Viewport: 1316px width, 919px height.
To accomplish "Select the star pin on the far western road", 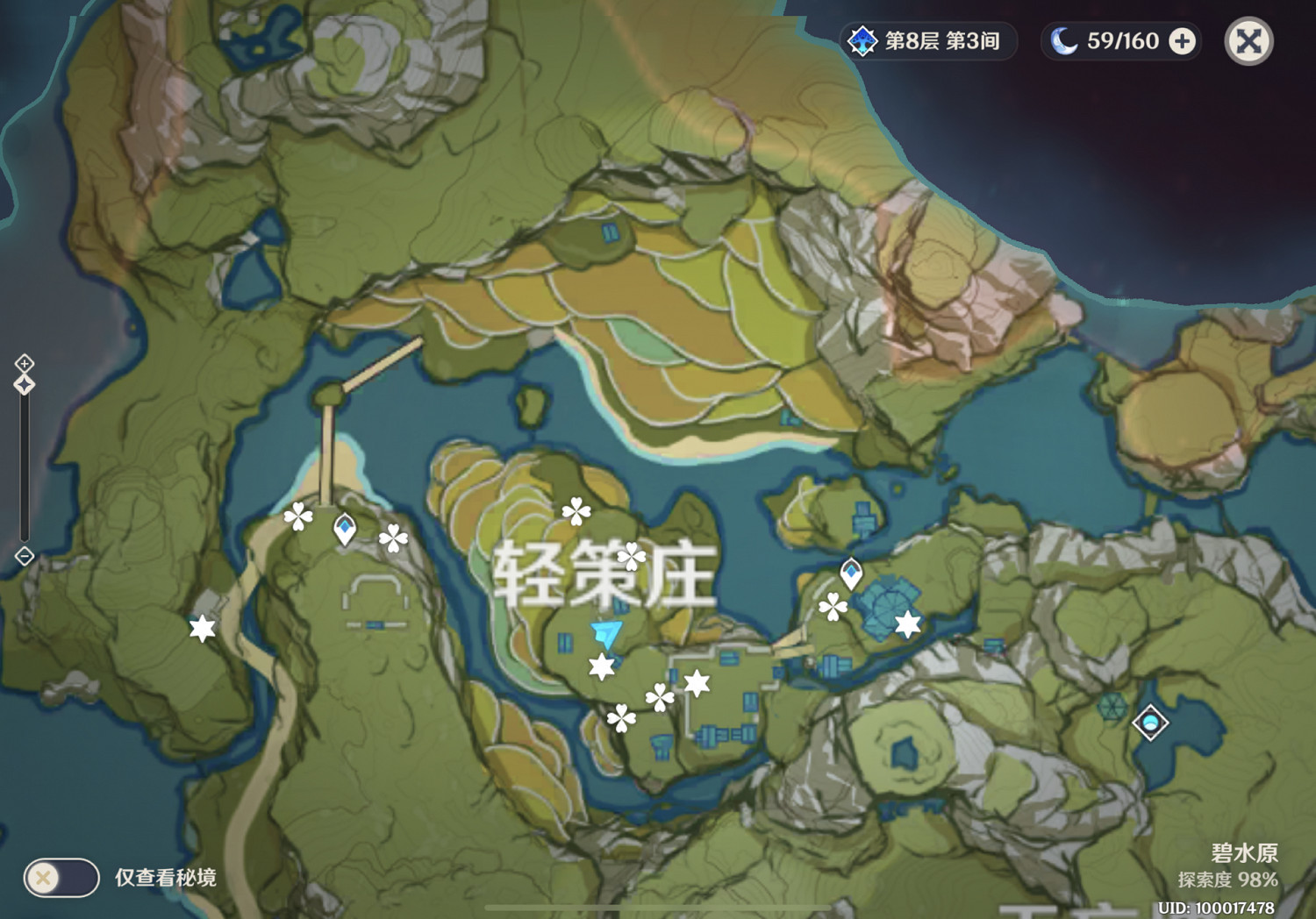I will click(202, 626).
